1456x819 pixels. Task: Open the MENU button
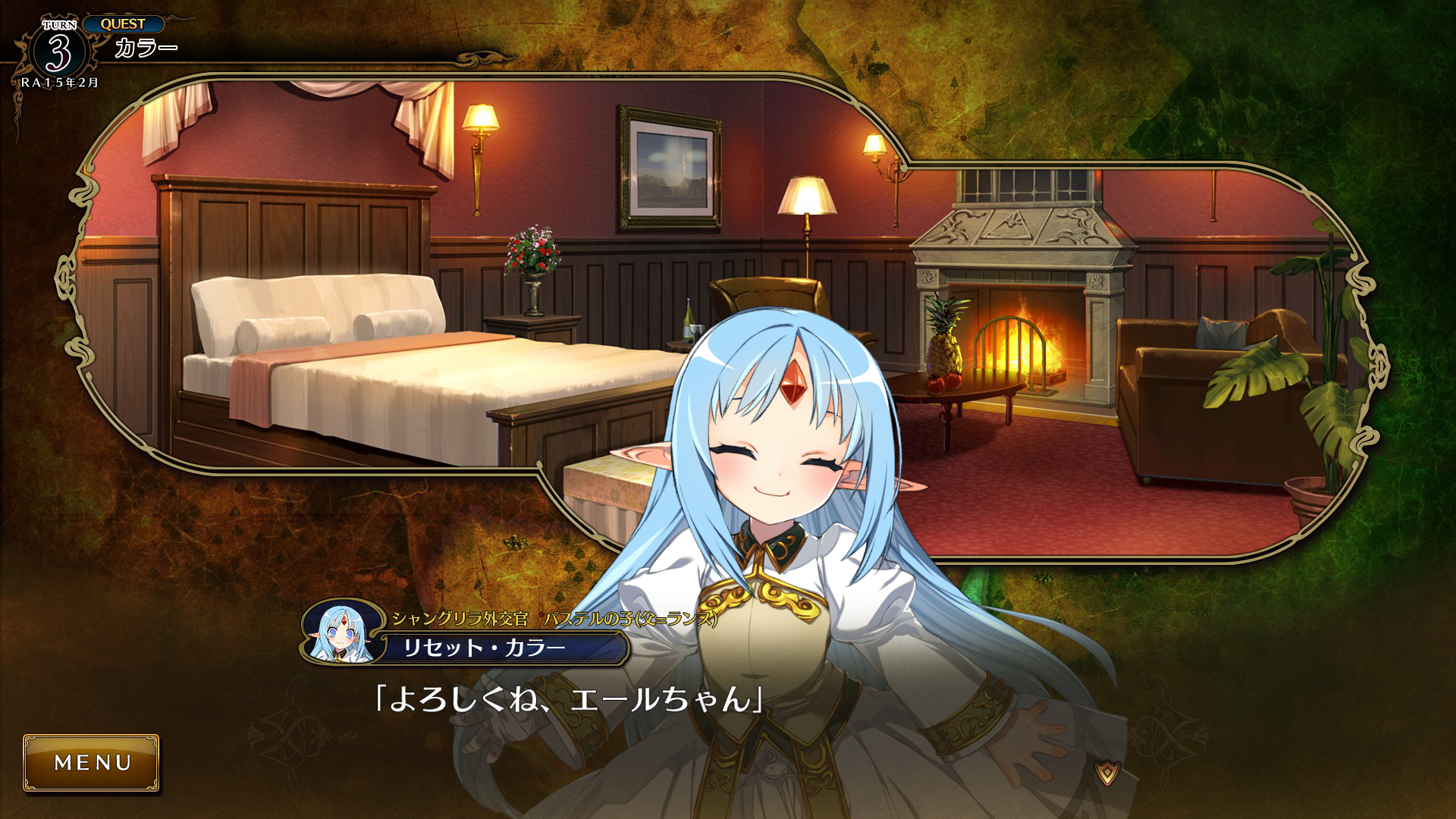click(x=91, y=762)
